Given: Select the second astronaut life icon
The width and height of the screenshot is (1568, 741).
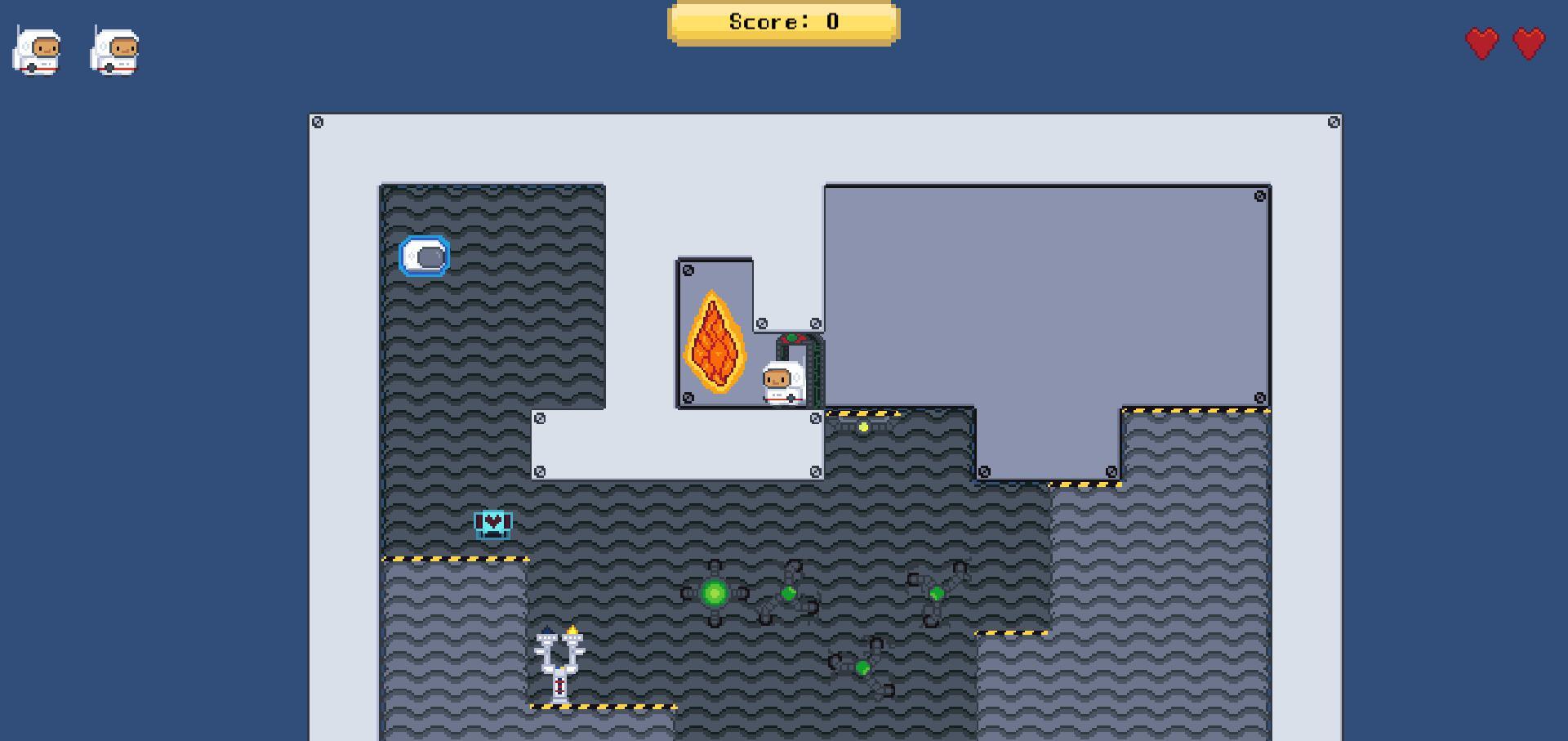Looking at the screenshot, I should 114,51.
